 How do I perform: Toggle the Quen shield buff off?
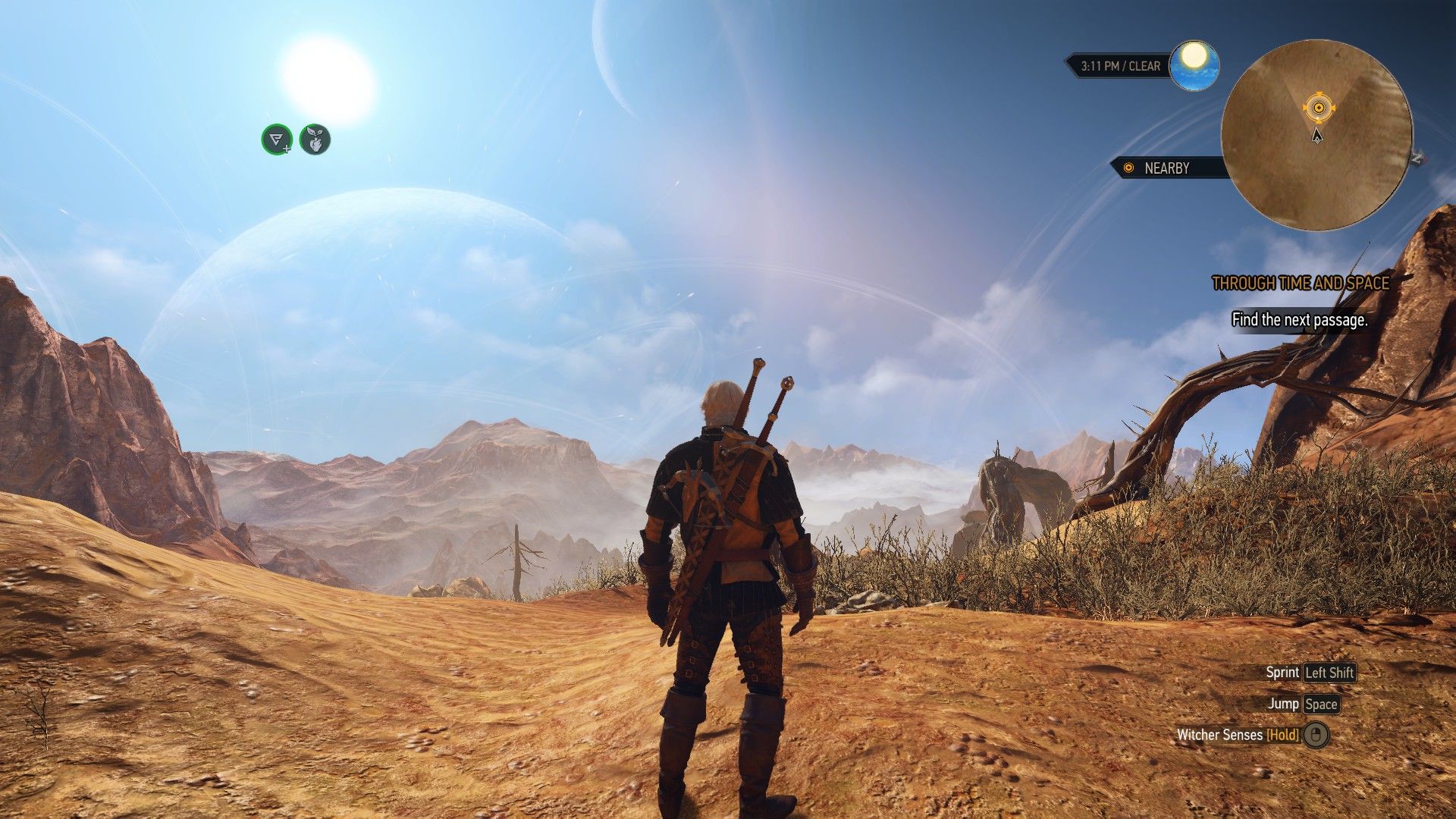pos(275,140)
